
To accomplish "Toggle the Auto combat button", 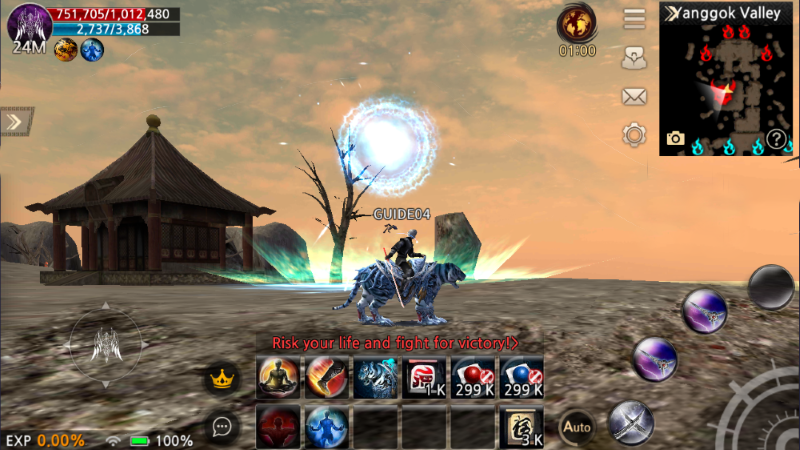I will pyautogui.click(x=575, y=426).
